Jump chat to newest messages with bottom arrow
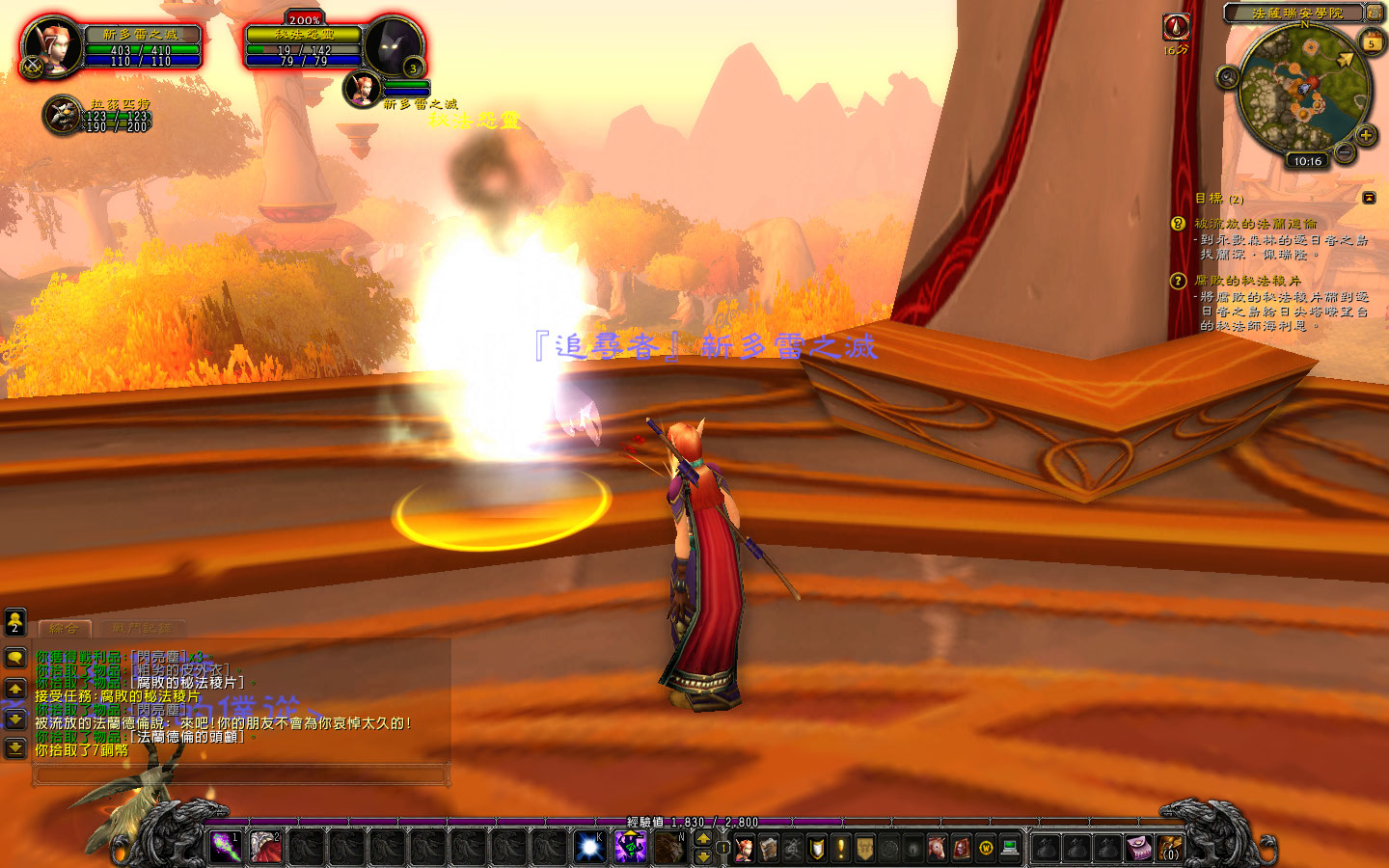1389x868 pixels. coord(16,746)
